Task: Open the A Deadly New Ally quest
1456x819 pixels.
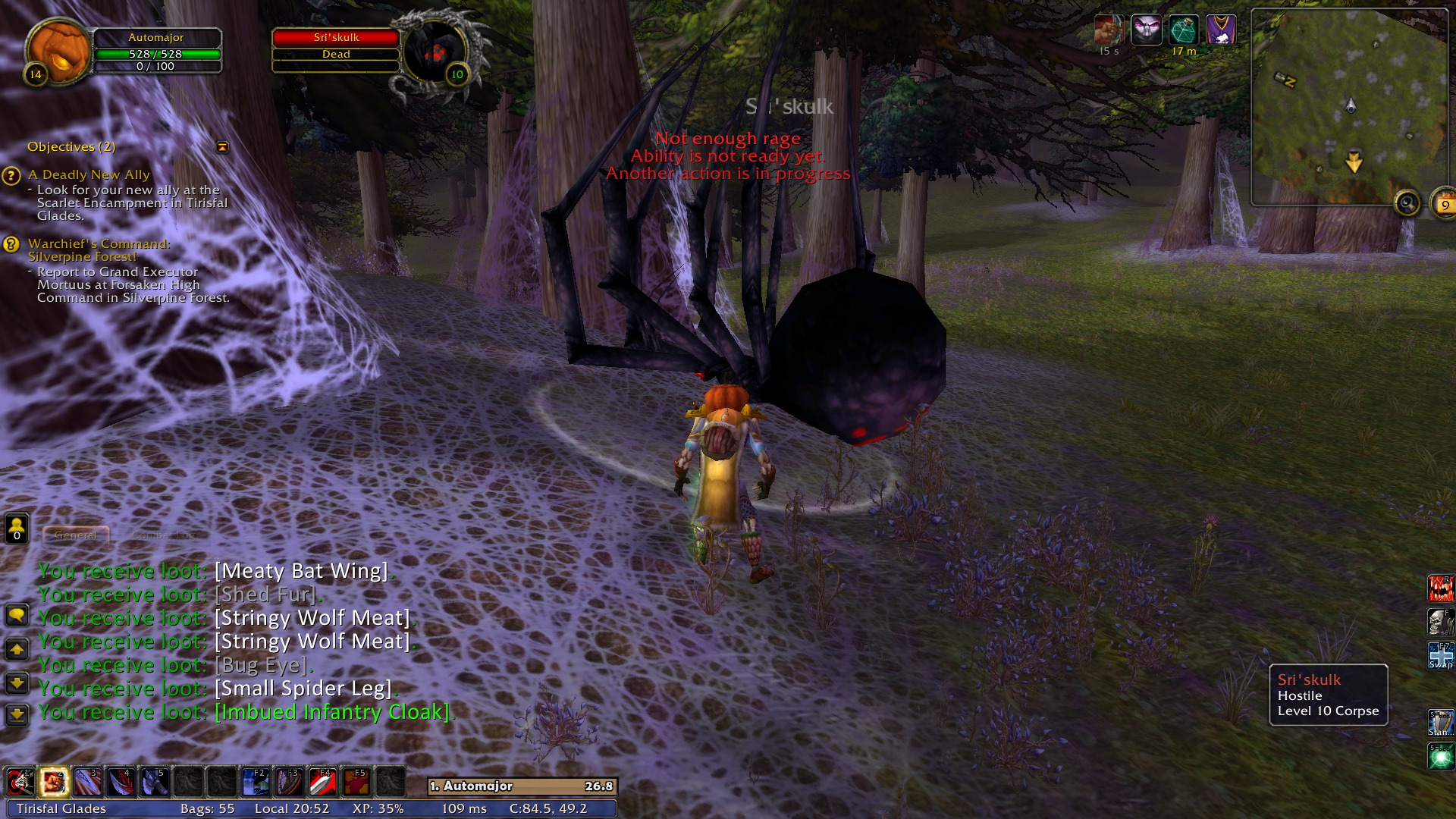Action: [89, 175]
